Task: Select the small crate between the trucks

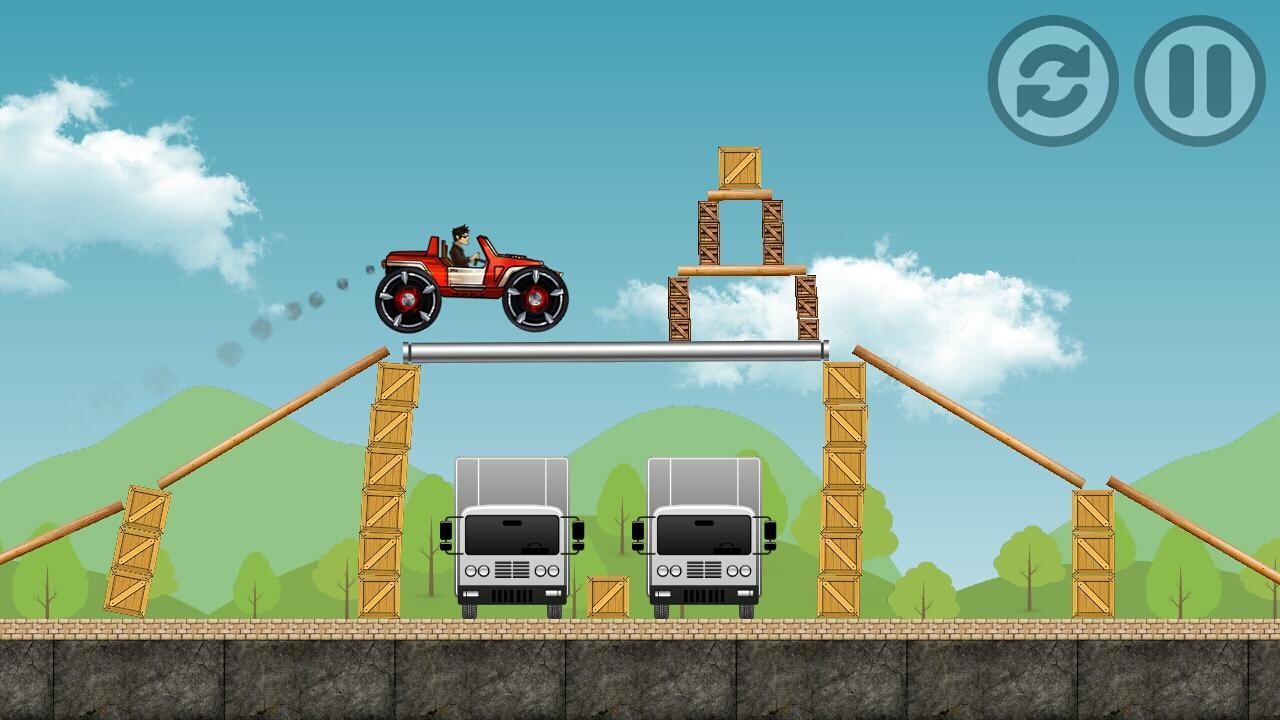Action: click(x=606, y=597)
